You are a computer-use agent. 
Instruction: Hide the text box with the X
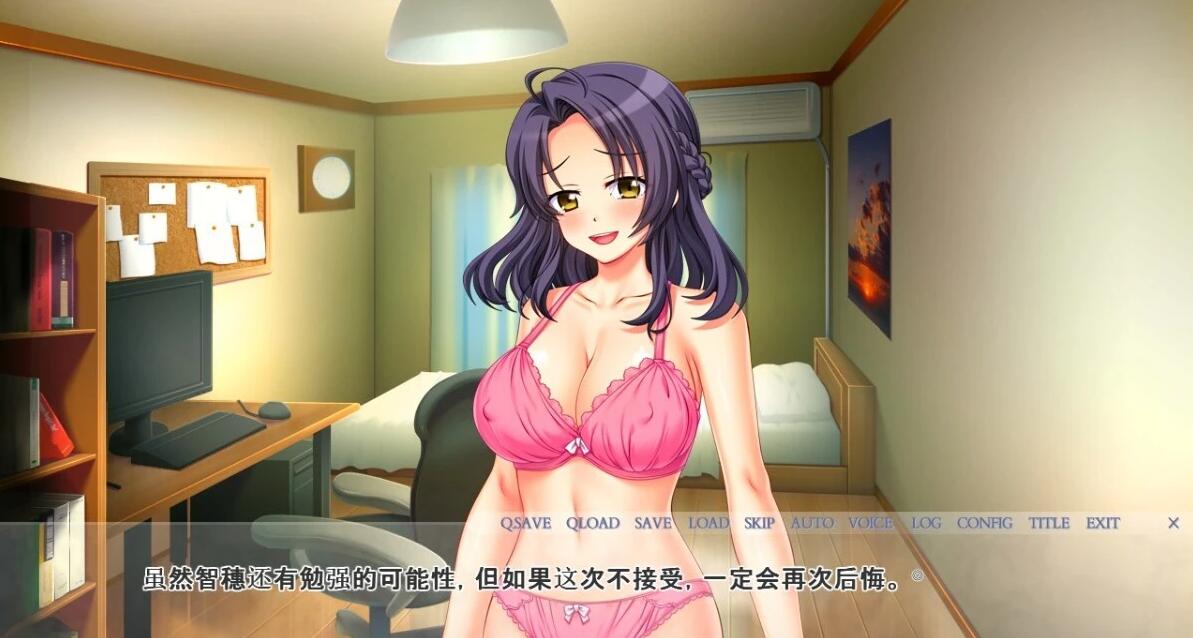[1174, 523]
